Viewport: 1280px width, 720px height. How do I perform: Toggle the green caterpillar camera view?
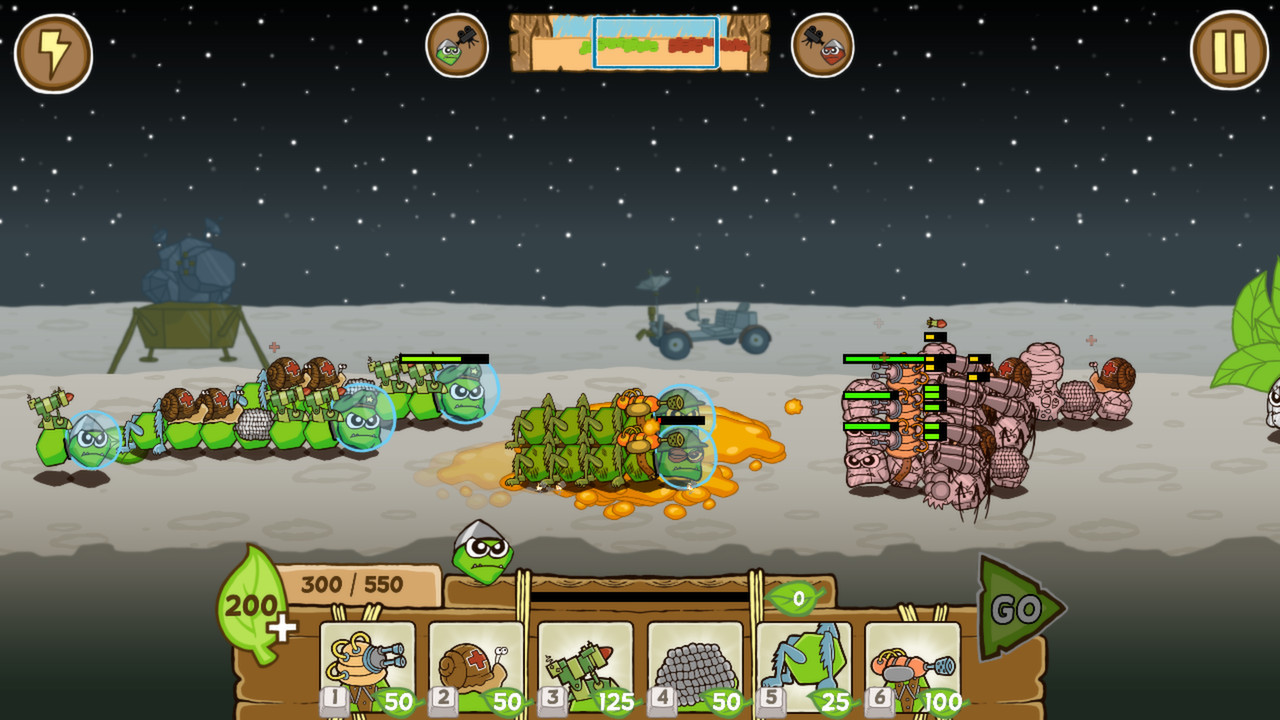[456, 45]
